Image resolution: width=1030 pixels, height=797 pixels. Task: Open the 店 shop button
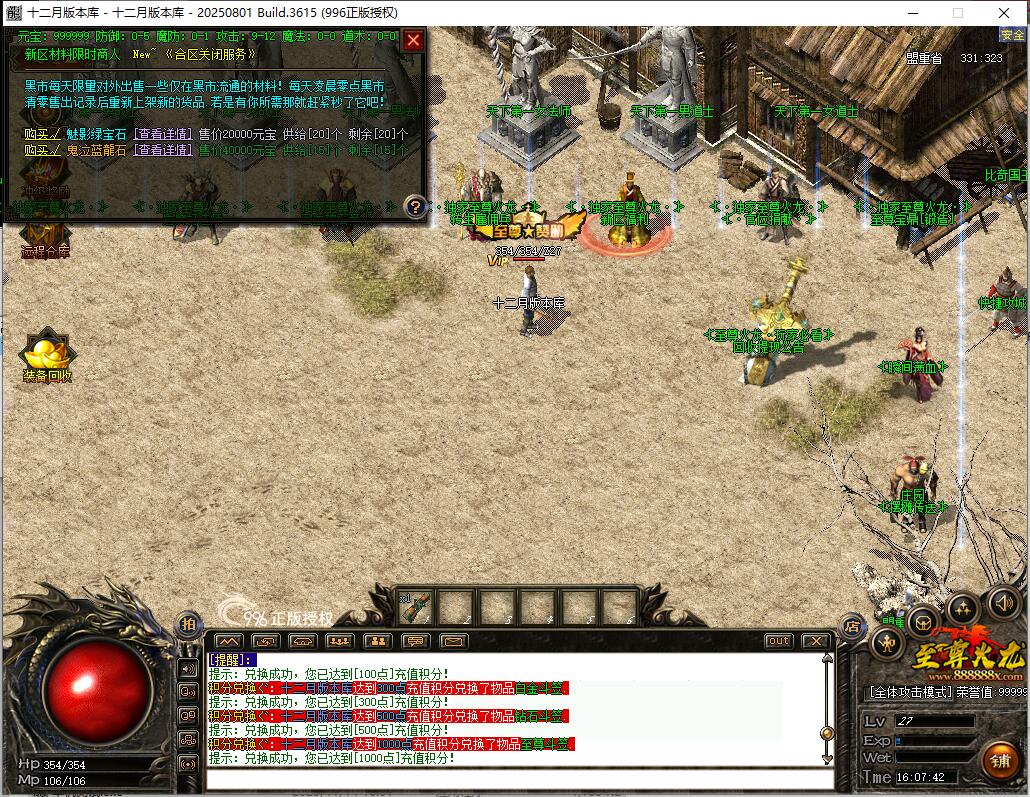(852, 627)
